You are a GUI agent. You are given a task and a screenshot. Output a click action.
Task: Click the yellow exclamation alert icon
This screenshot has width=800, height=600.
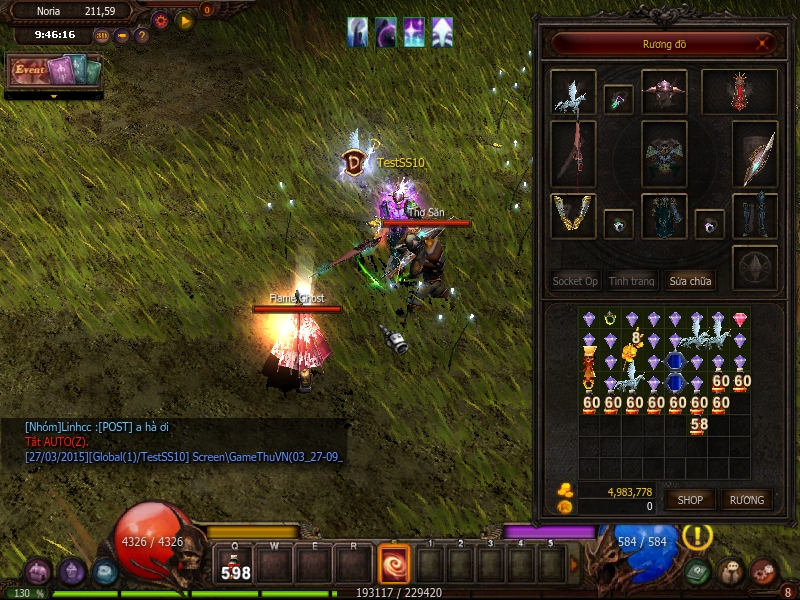point(696,535)
